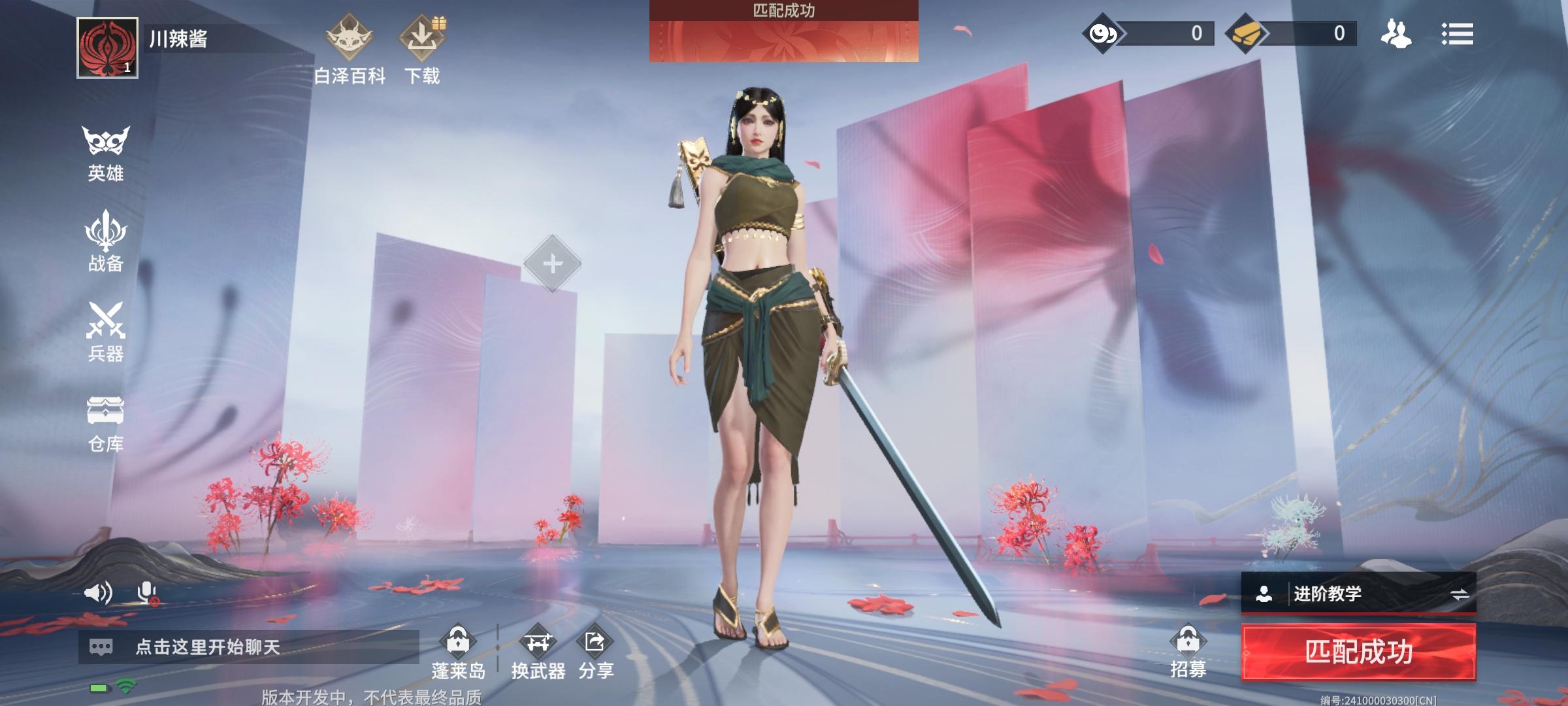This screenshot has width=1568, height=706.
Task: Enable the muted microphone
Action: click(145, 592)
